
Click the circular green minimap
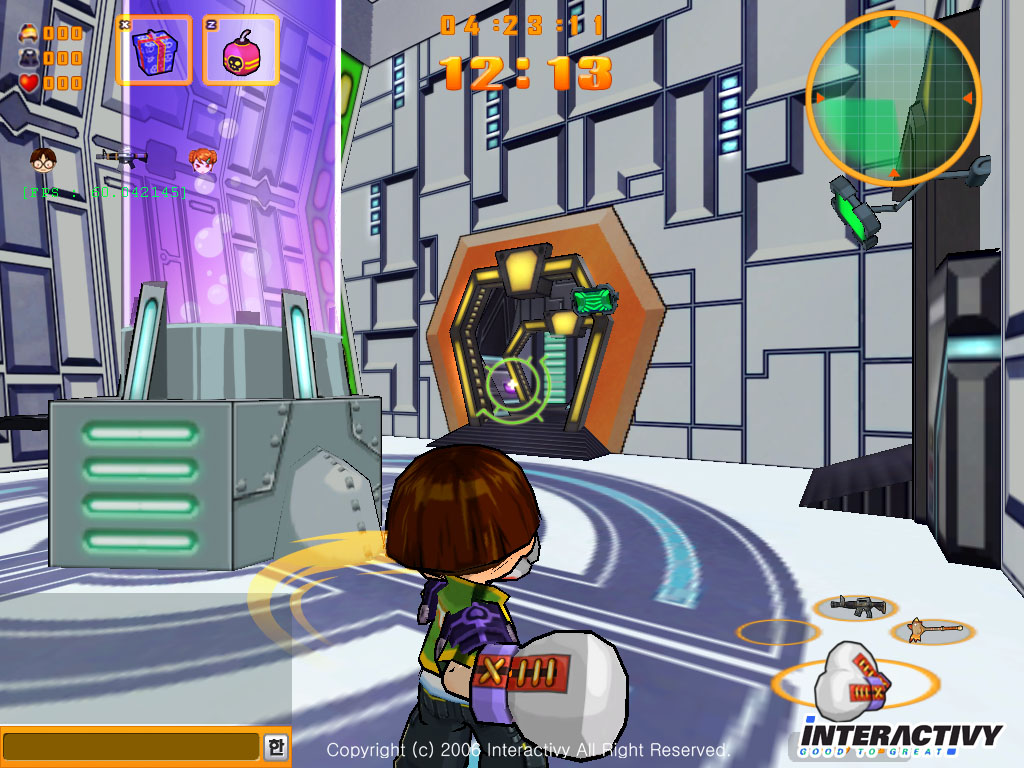pyautogui.click(x=893, y=98)
